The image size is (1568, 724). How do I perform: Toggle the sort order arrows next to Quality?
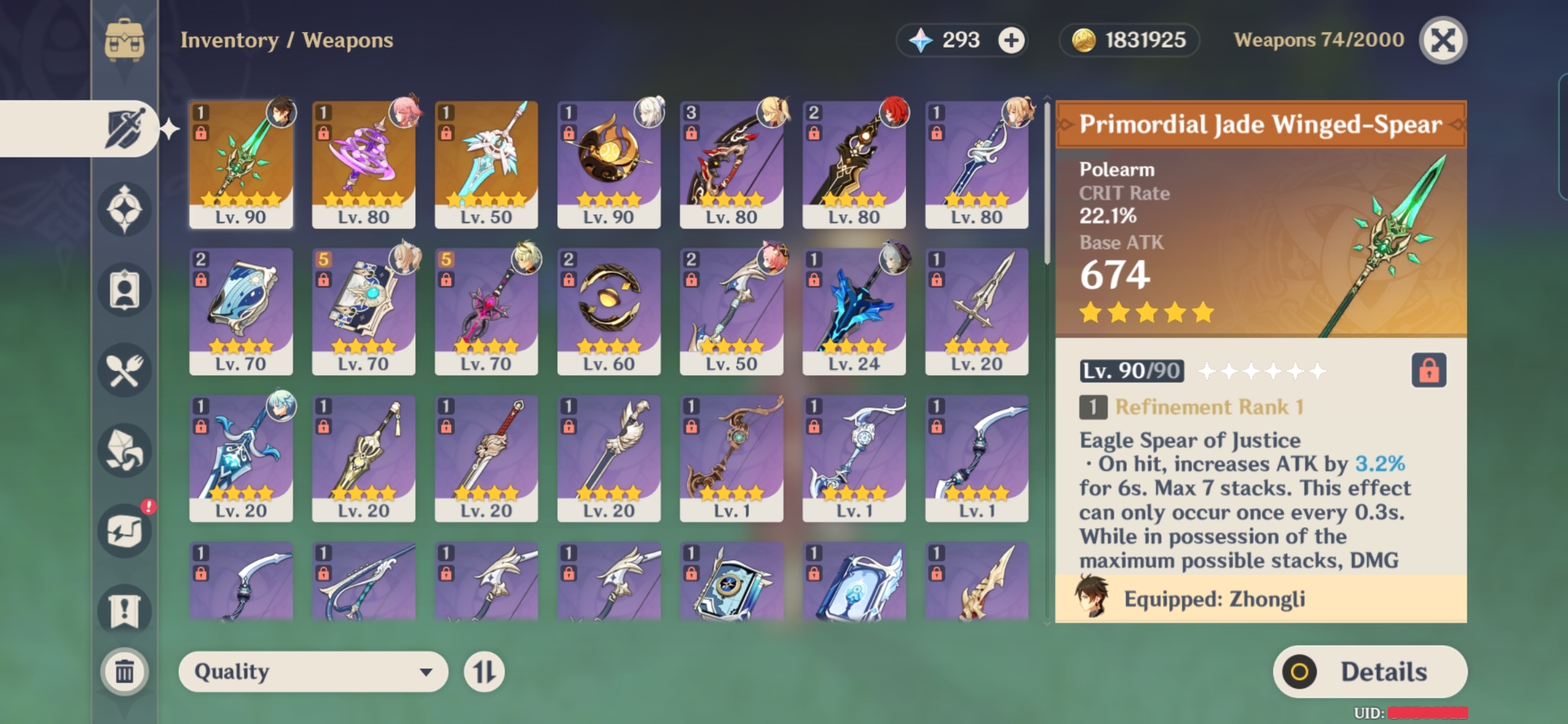point(485,672)
